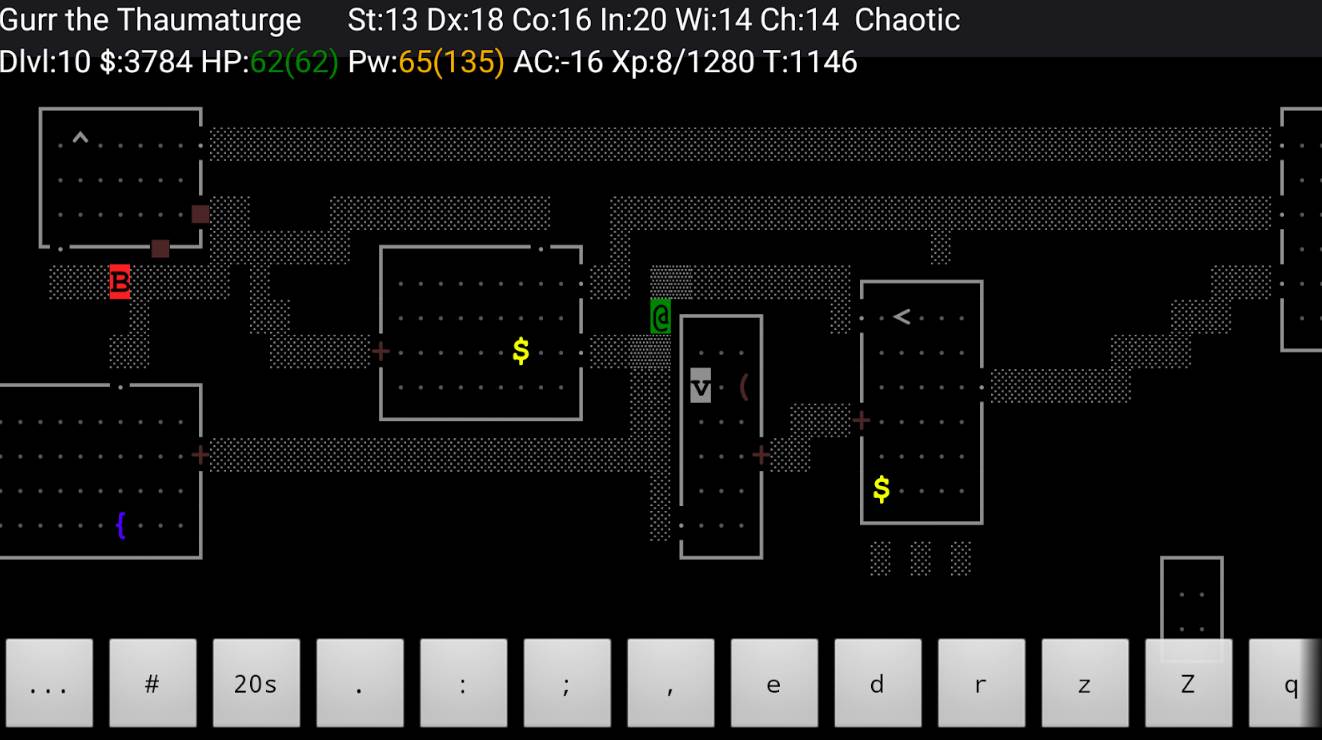Click the < upstairs symbol
The height and width of the screenshot is (740, 1322).
click(899, 315)
